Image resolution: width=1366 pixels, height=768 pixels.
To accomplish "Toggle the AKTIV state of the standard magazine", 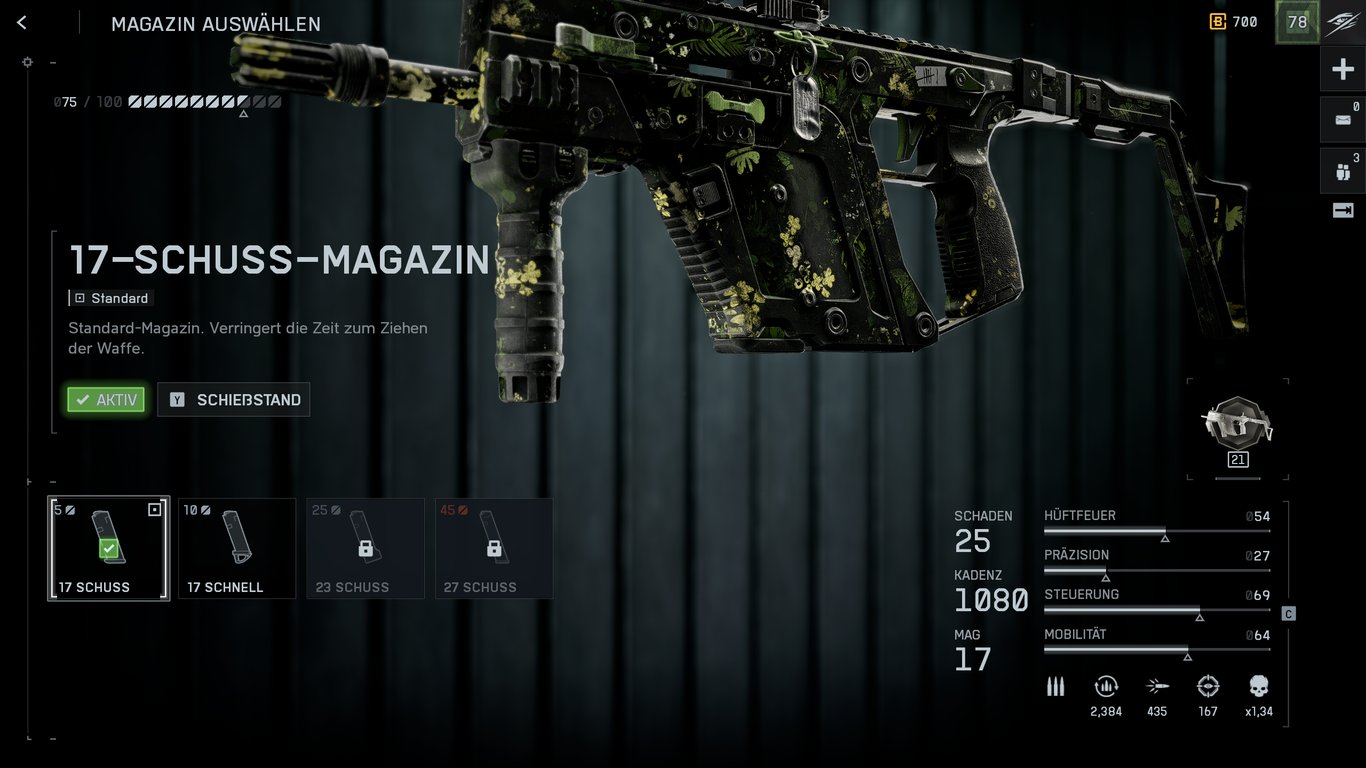I will coord(106,399).
